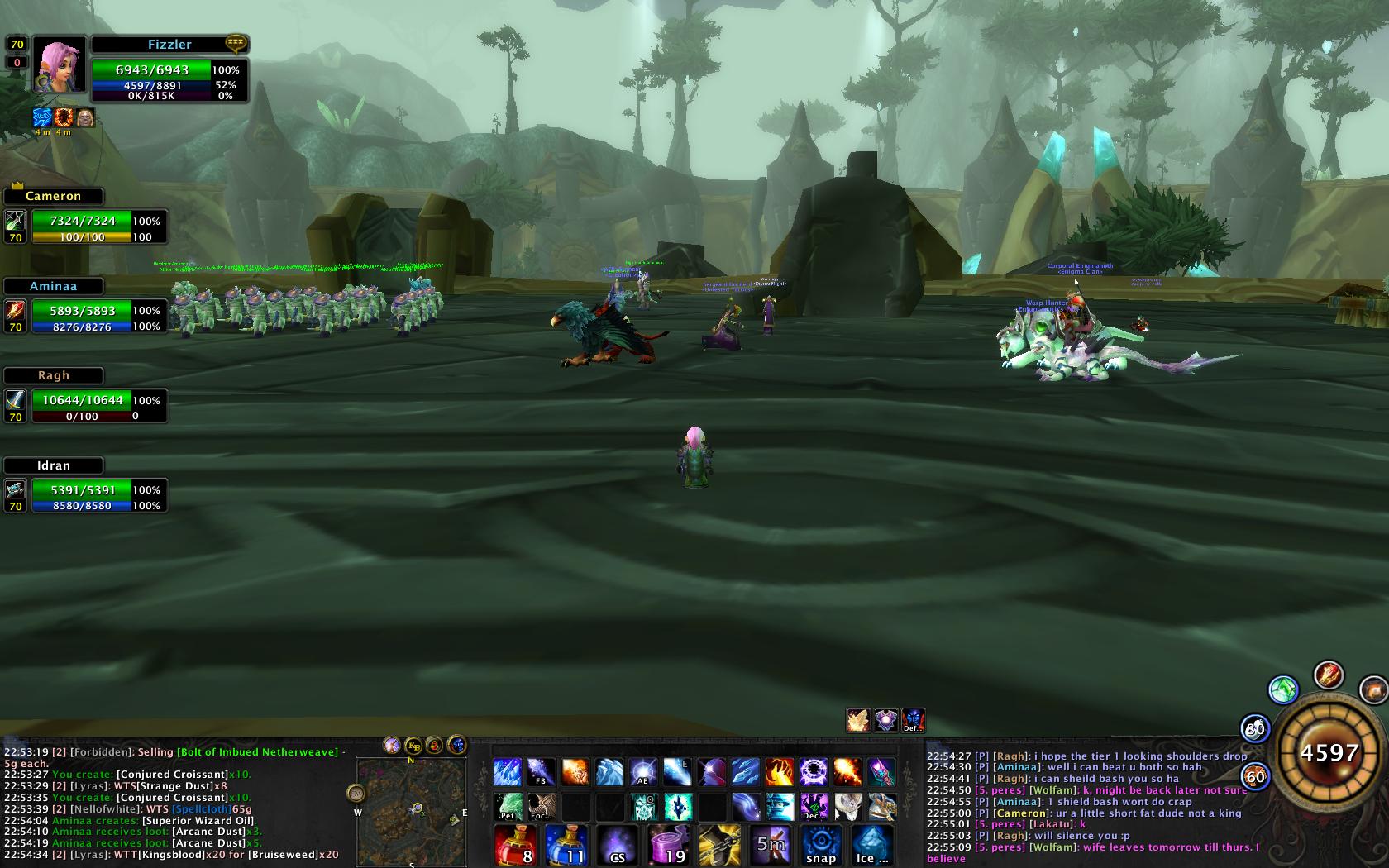Cast the FB frostbolt spell
This screenshot has height=868, width=1389.
[x=541, y=772]
